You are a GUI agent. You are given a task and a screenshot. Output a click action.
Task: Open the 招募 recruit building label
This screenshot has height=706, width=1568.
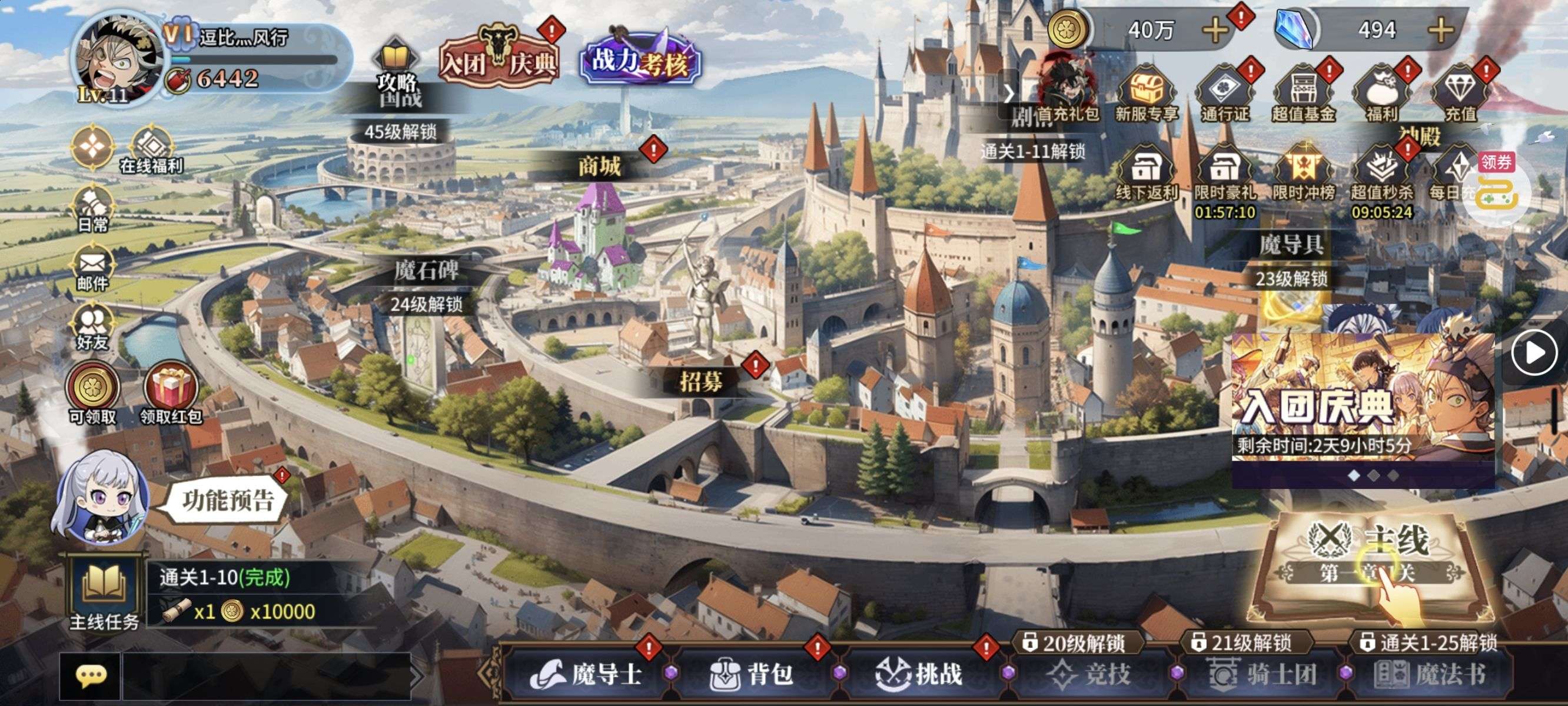[x=701, y=382]
